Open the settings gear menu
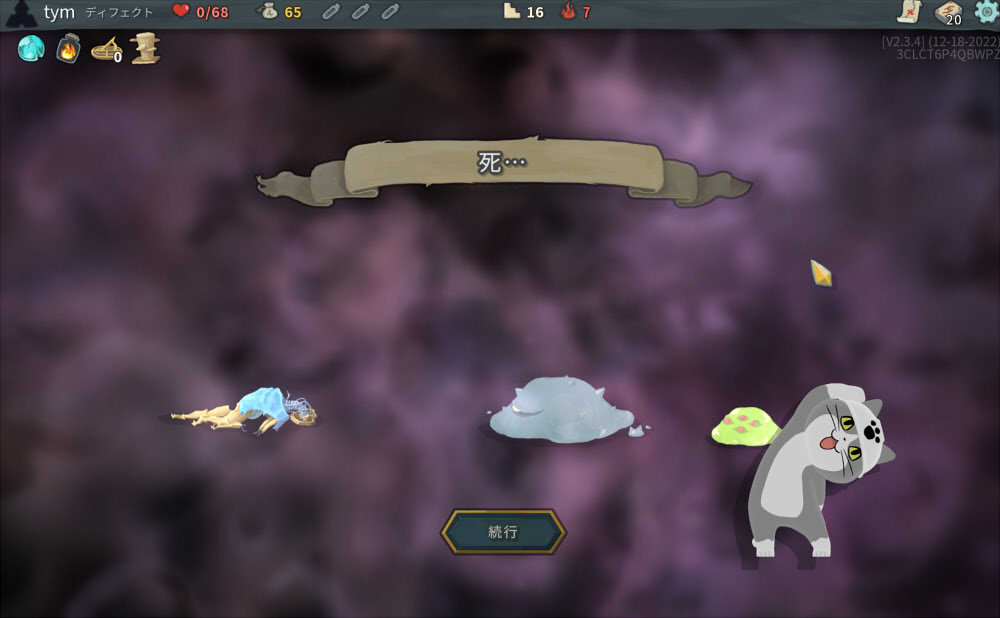1000x618 pixels. tap(986, 12)
